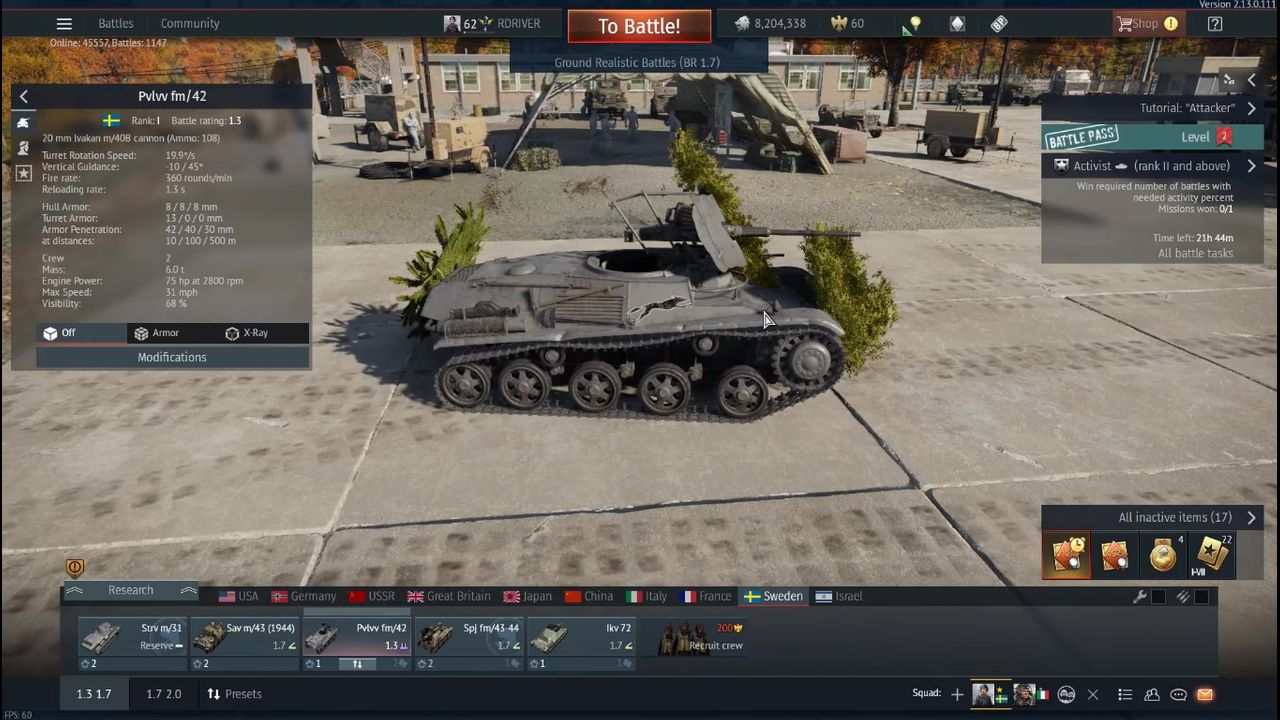Open the hamburger main menu
1280x720 pixels.
(64, 24)
